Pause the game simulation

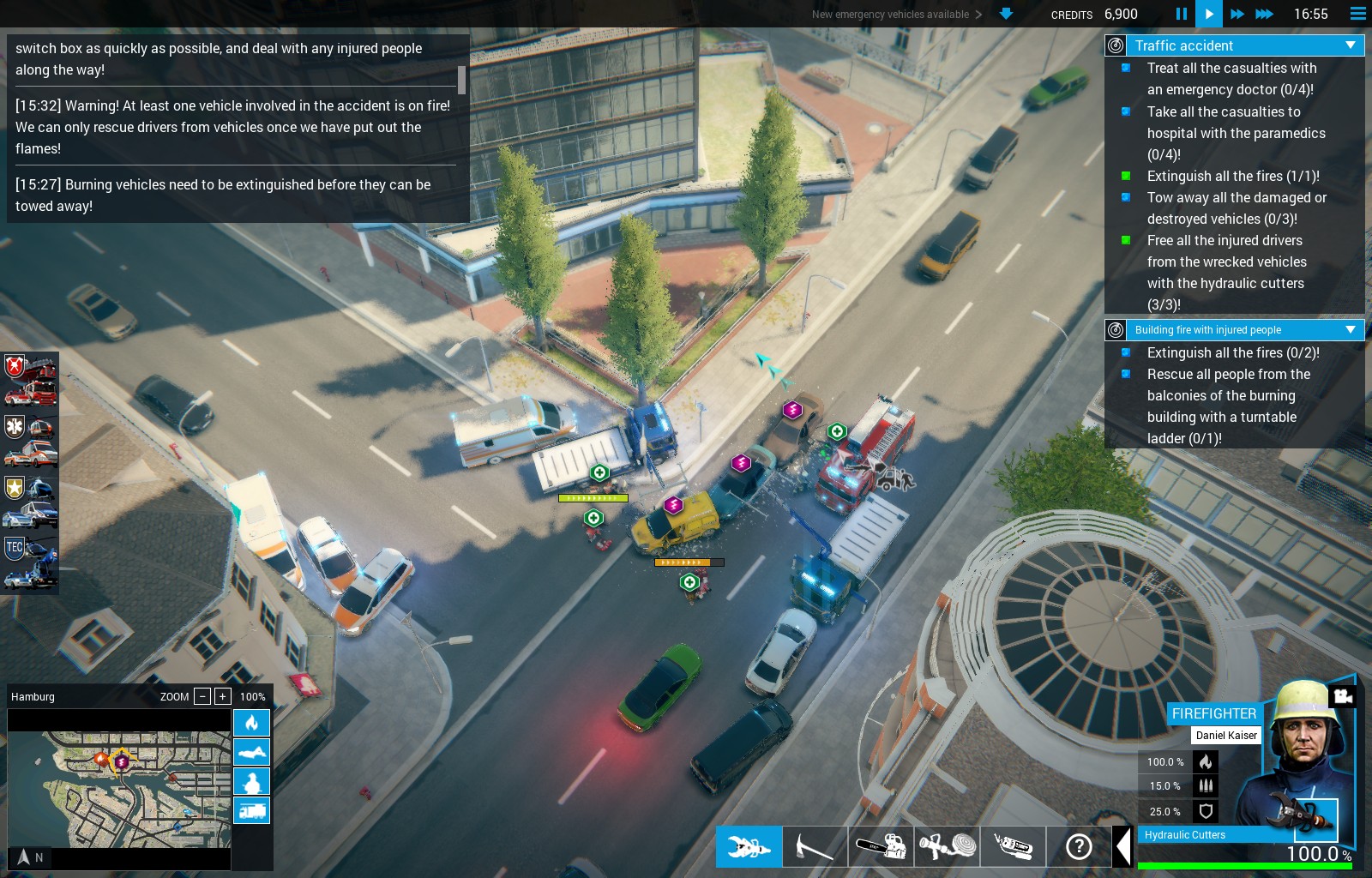1181,14
